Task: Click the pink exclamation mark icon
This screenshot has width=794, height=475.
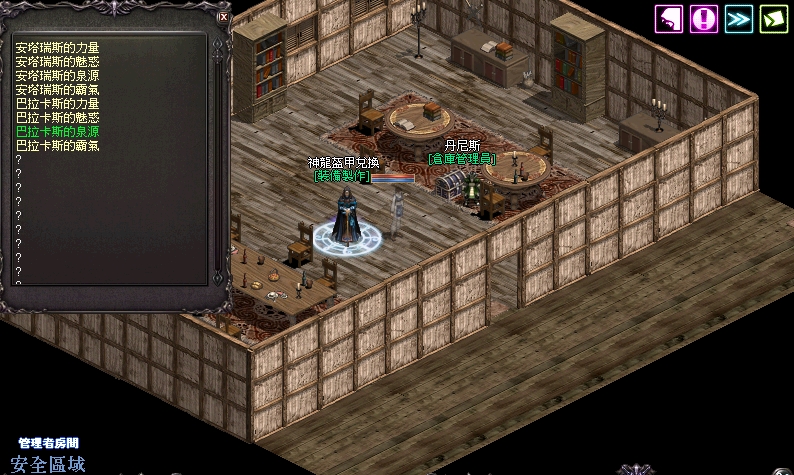Action: click(704, 19)
